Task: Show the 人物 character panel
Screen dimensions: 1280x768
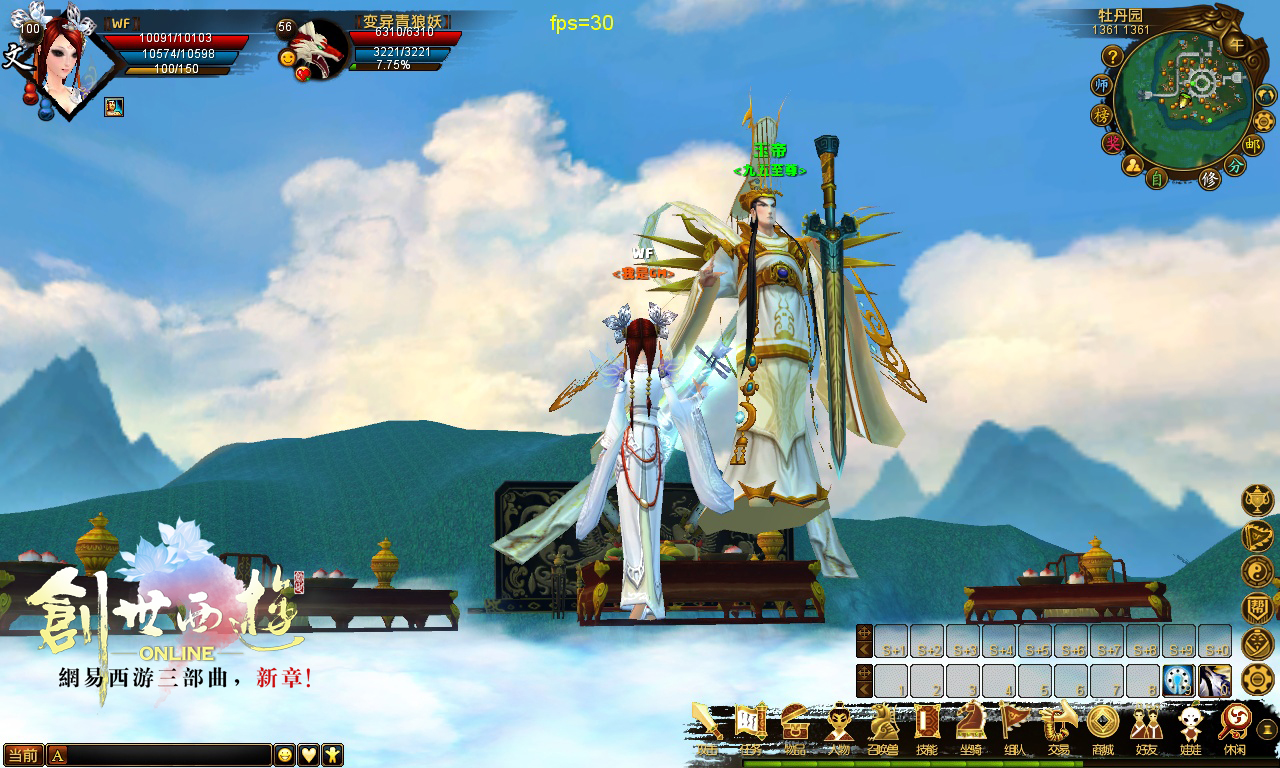Action: [839, 724]
